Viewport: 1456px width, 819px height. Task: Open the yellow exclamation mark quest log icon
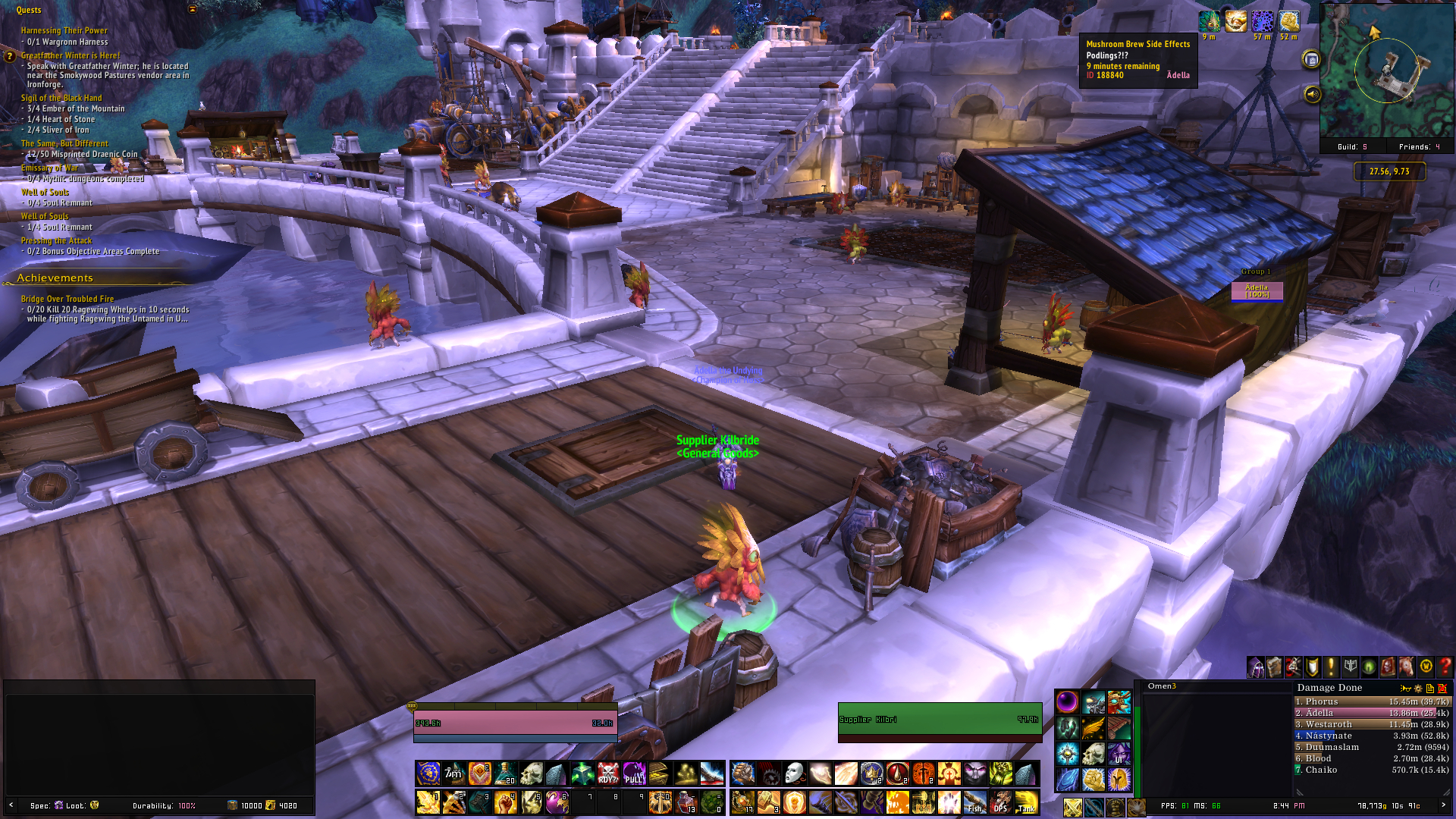(1331, 667)
